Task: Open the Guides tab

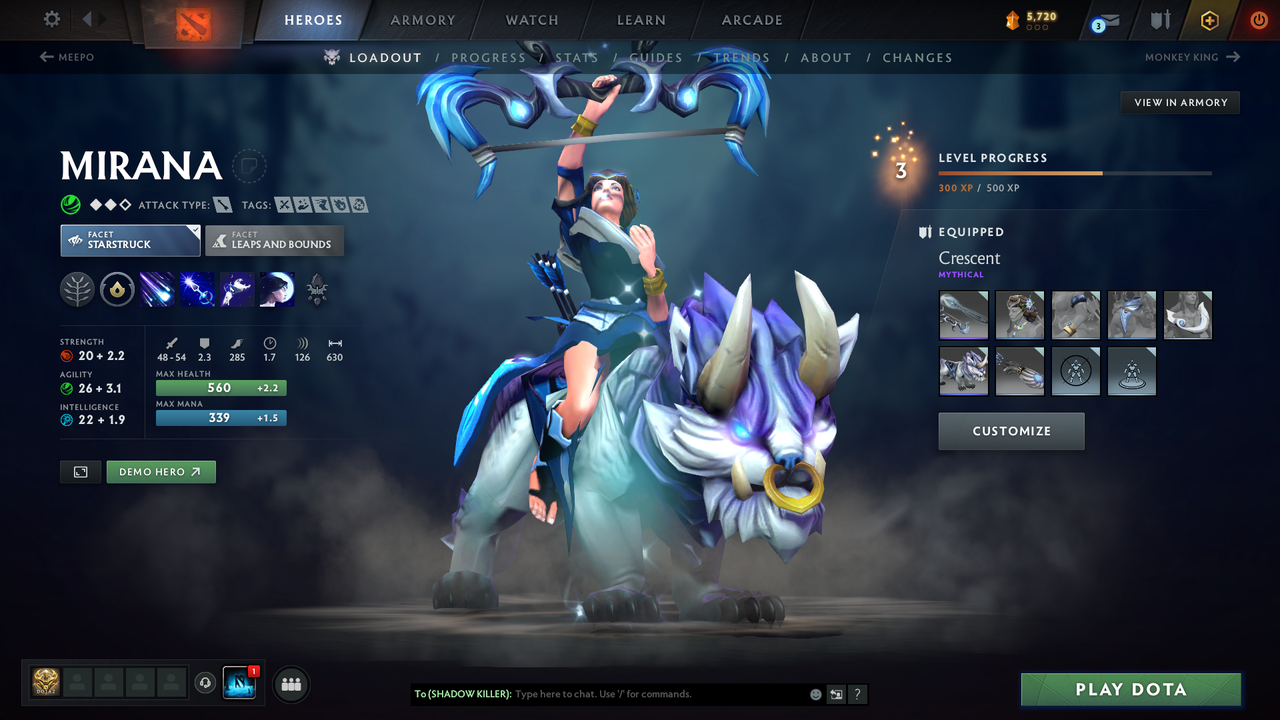Action: coord(656,57)
